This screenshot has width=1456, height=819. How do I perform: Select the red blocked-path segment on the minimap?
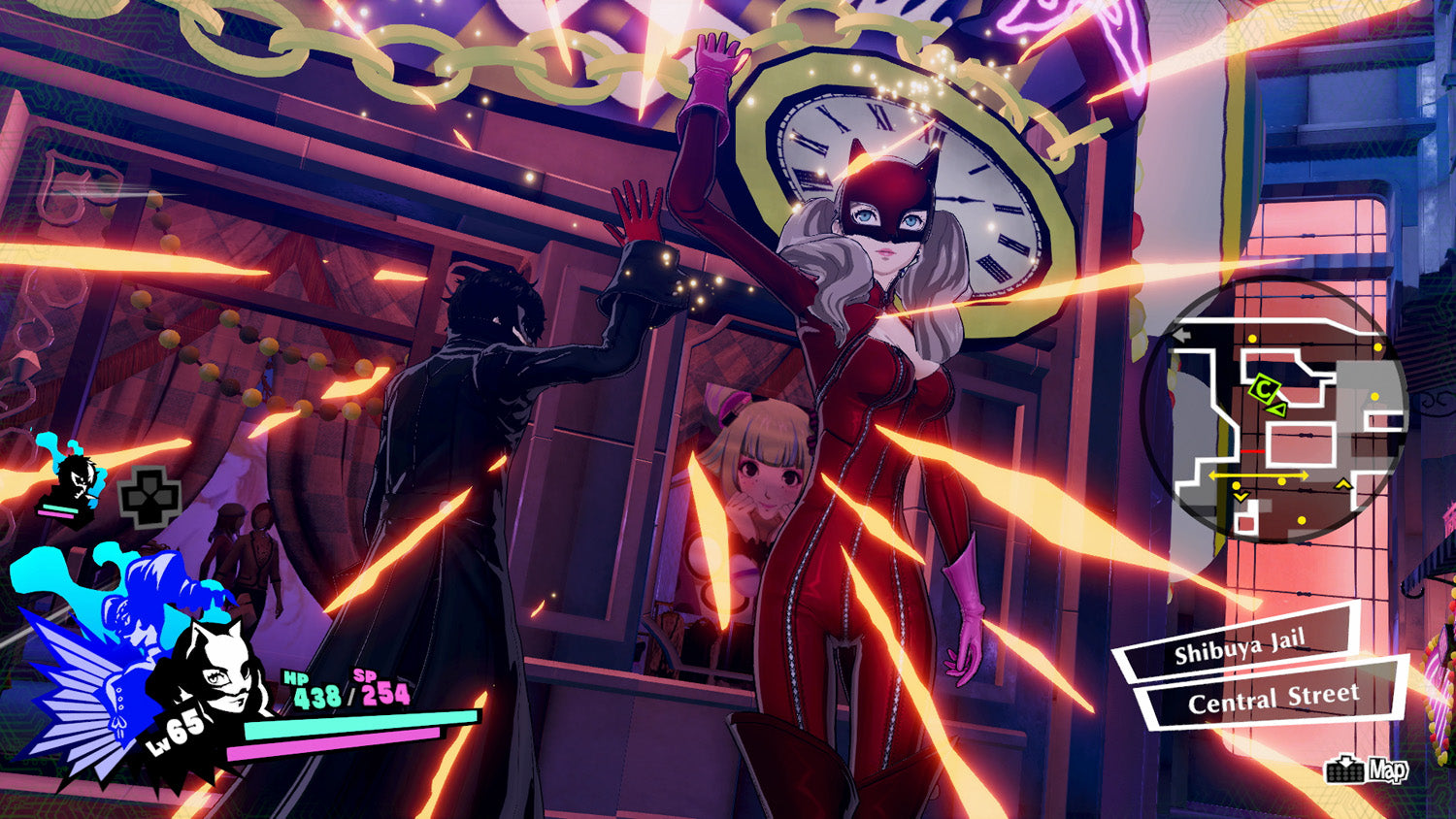click(1252, 452)
